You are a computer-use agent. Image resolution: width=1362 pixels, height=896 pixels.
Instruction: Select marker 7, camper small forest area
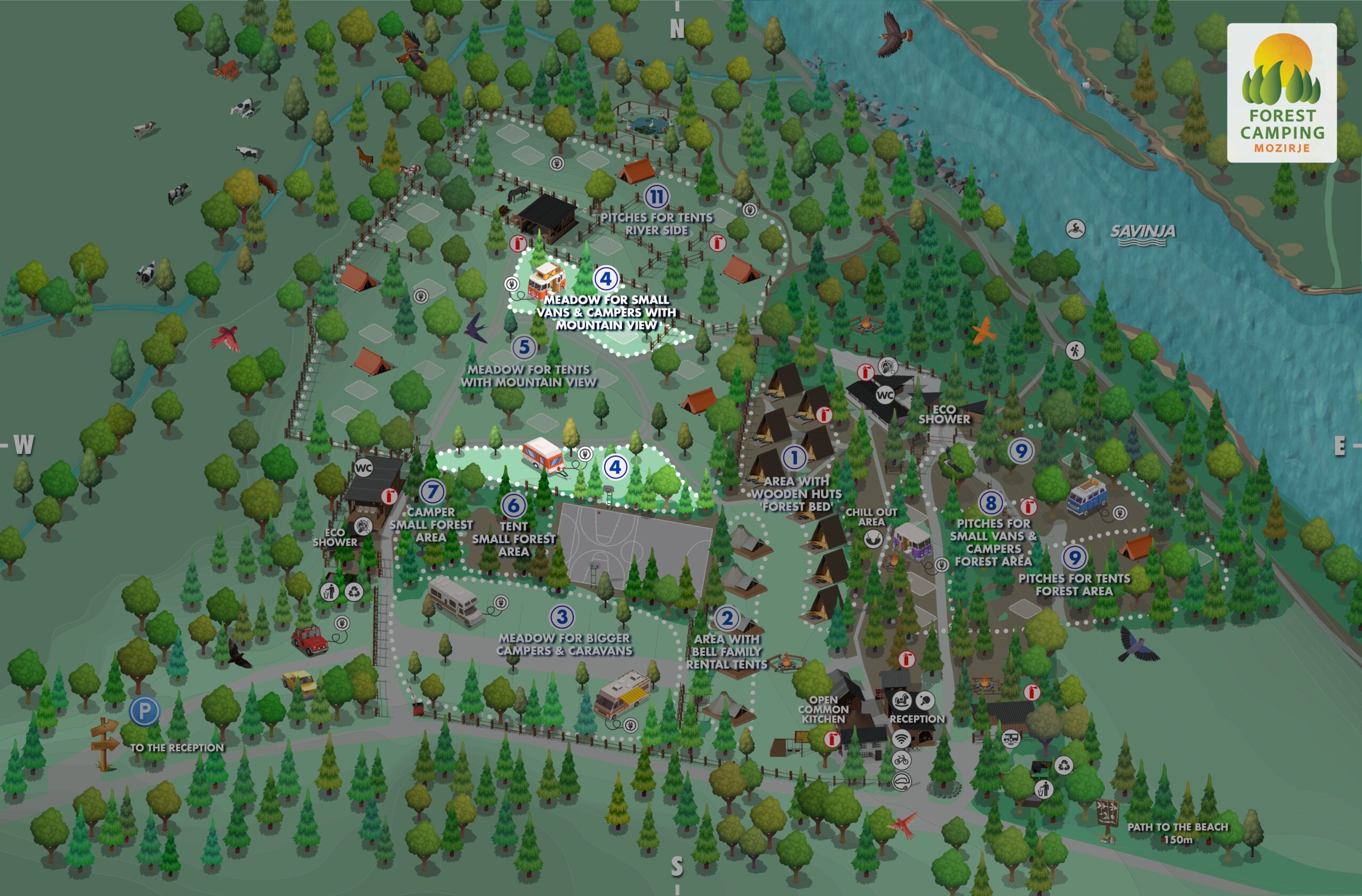[x=432, y=491]
